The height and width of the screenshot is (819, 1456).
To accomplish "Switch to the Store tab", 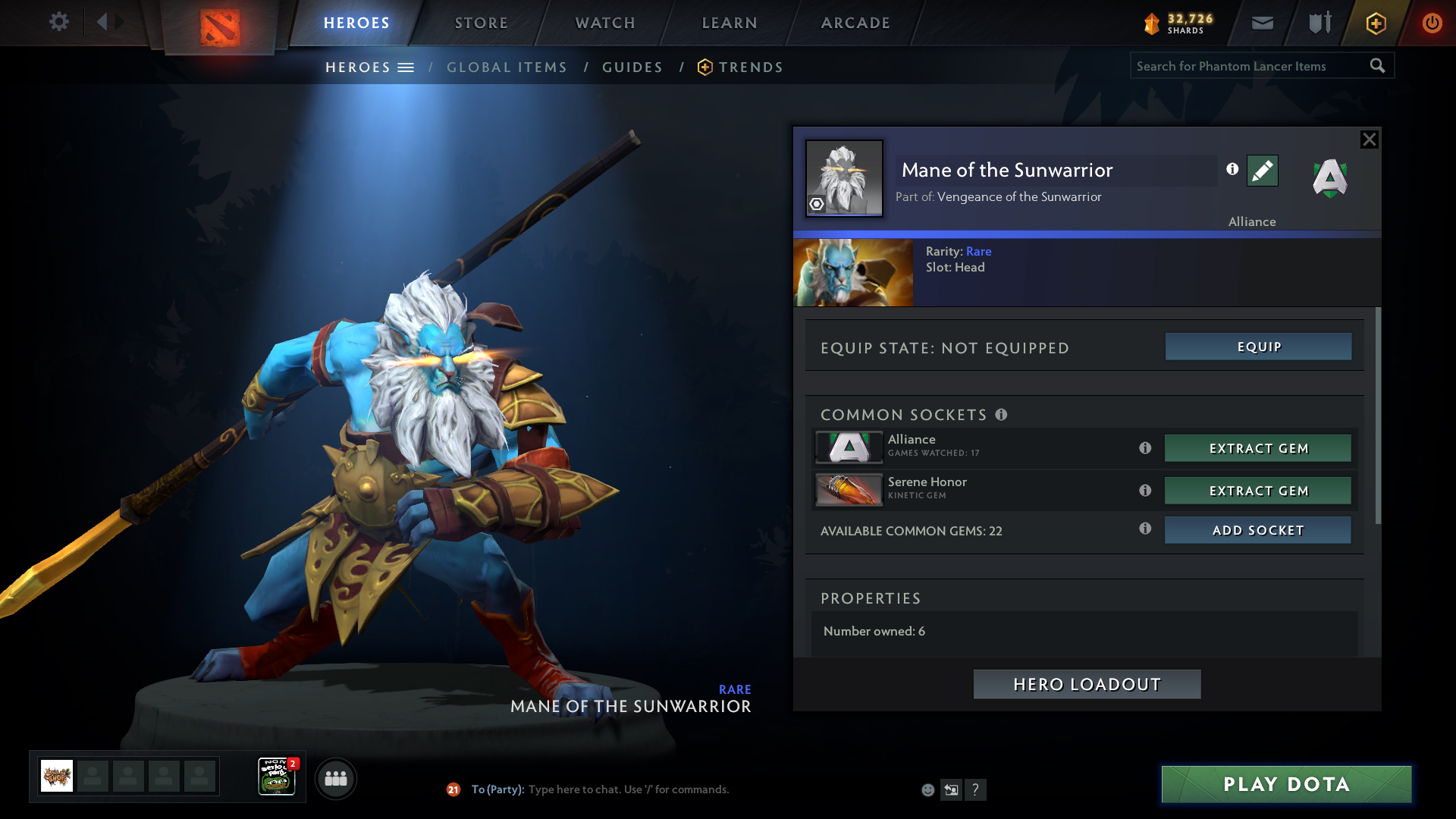I will pos(481,23).
